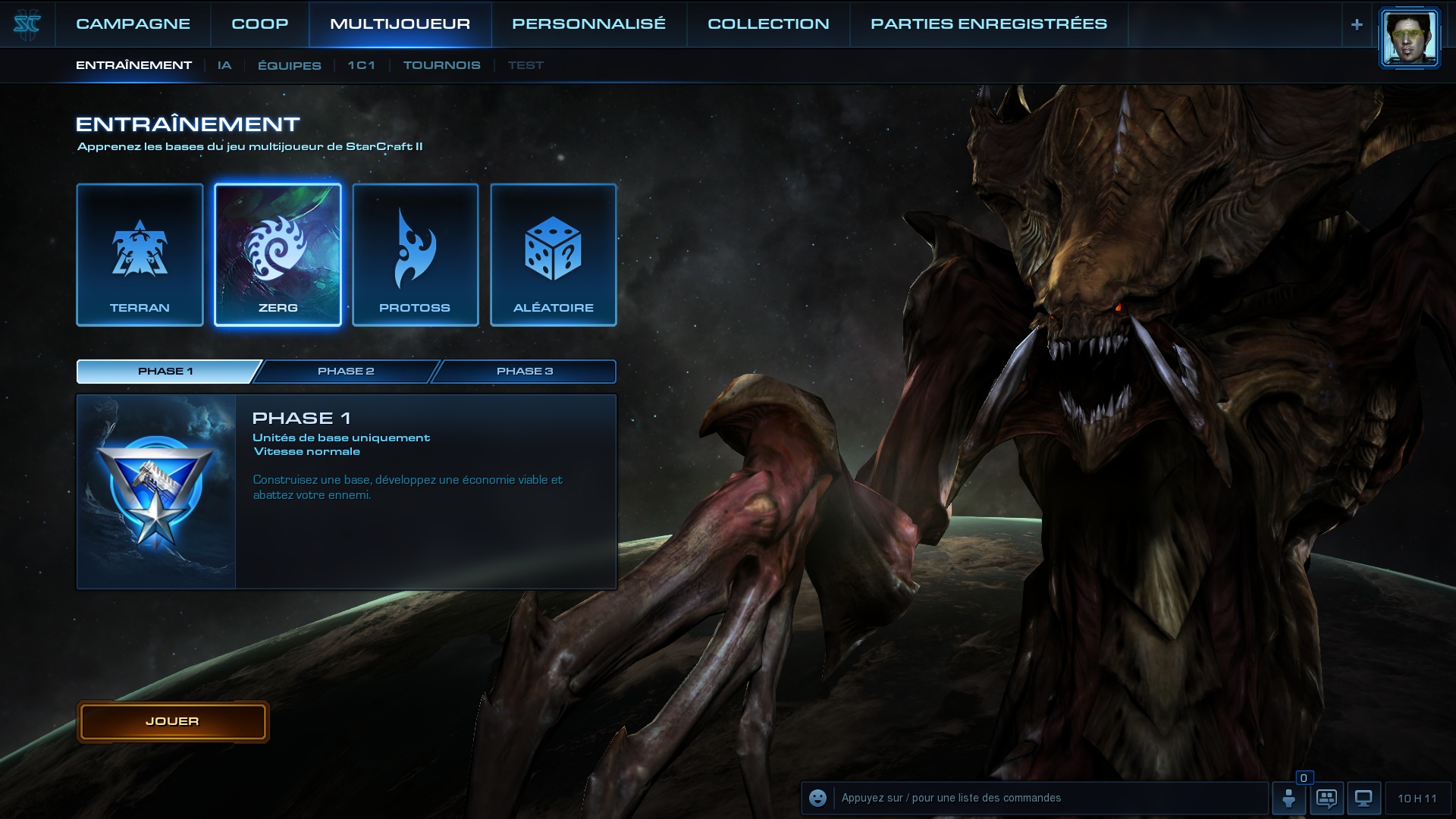
Task: Select the Entraînement sub-tab
Action: point(133,65)
